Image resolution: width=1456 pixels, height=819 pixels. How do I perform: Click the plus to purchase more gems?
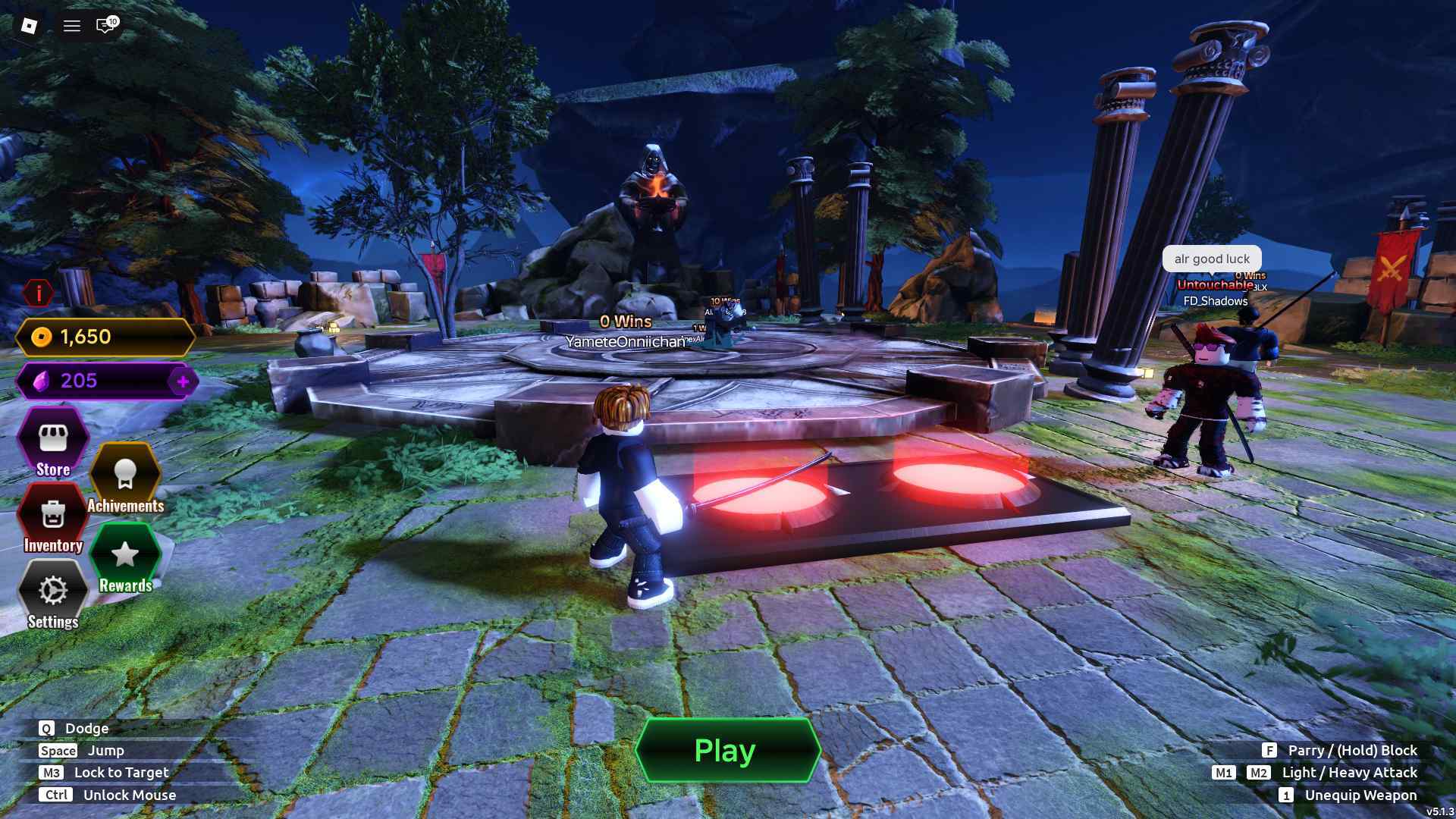coord(182,381)
